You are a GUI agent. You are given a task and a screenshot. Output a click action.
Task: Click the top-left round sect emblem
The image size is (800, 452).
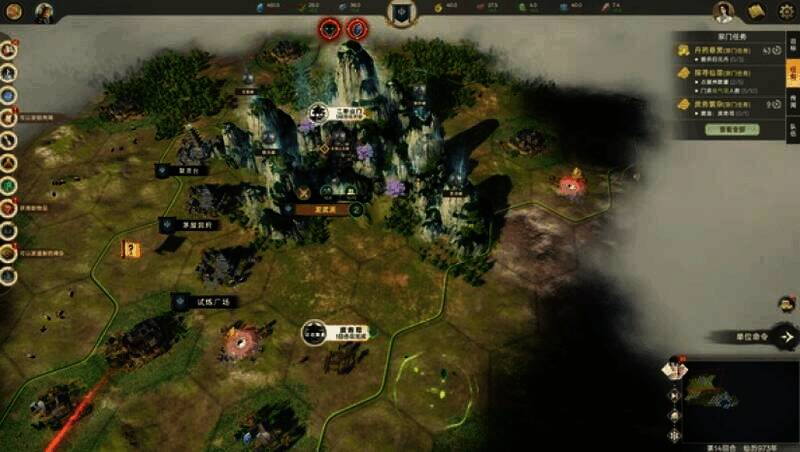[14, 13]
